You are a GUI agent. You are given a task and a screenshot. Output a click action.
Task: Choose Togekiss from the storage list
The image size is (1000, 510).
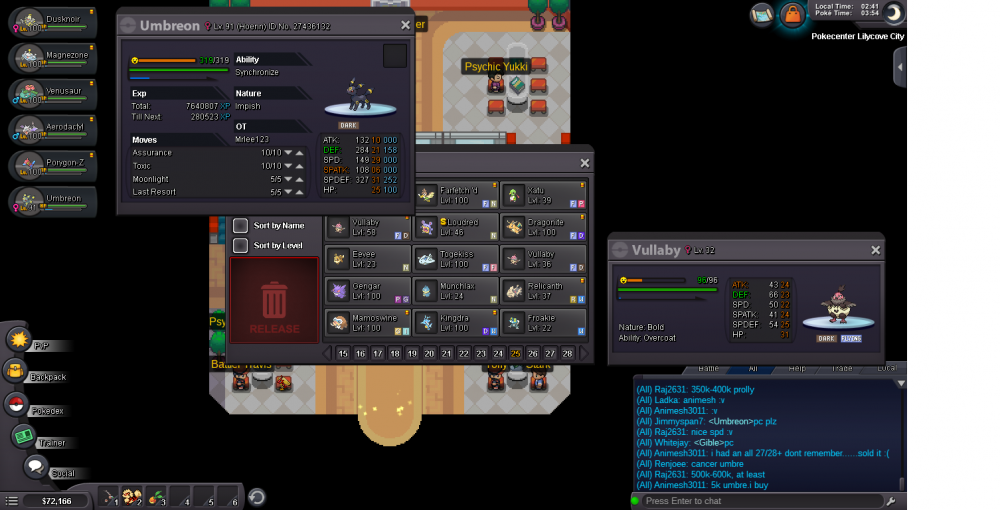456,259
